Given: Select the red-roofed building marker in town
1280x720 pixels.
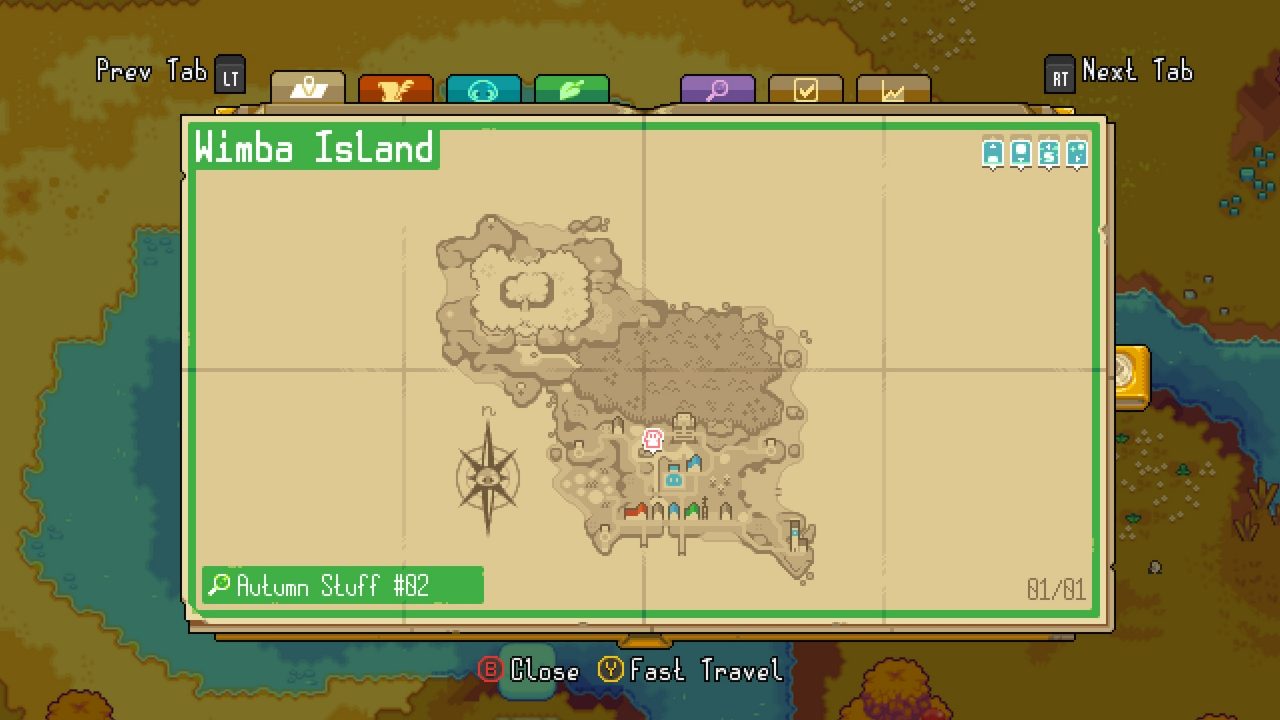Looking at the screenshot, I should pos(637,509).
